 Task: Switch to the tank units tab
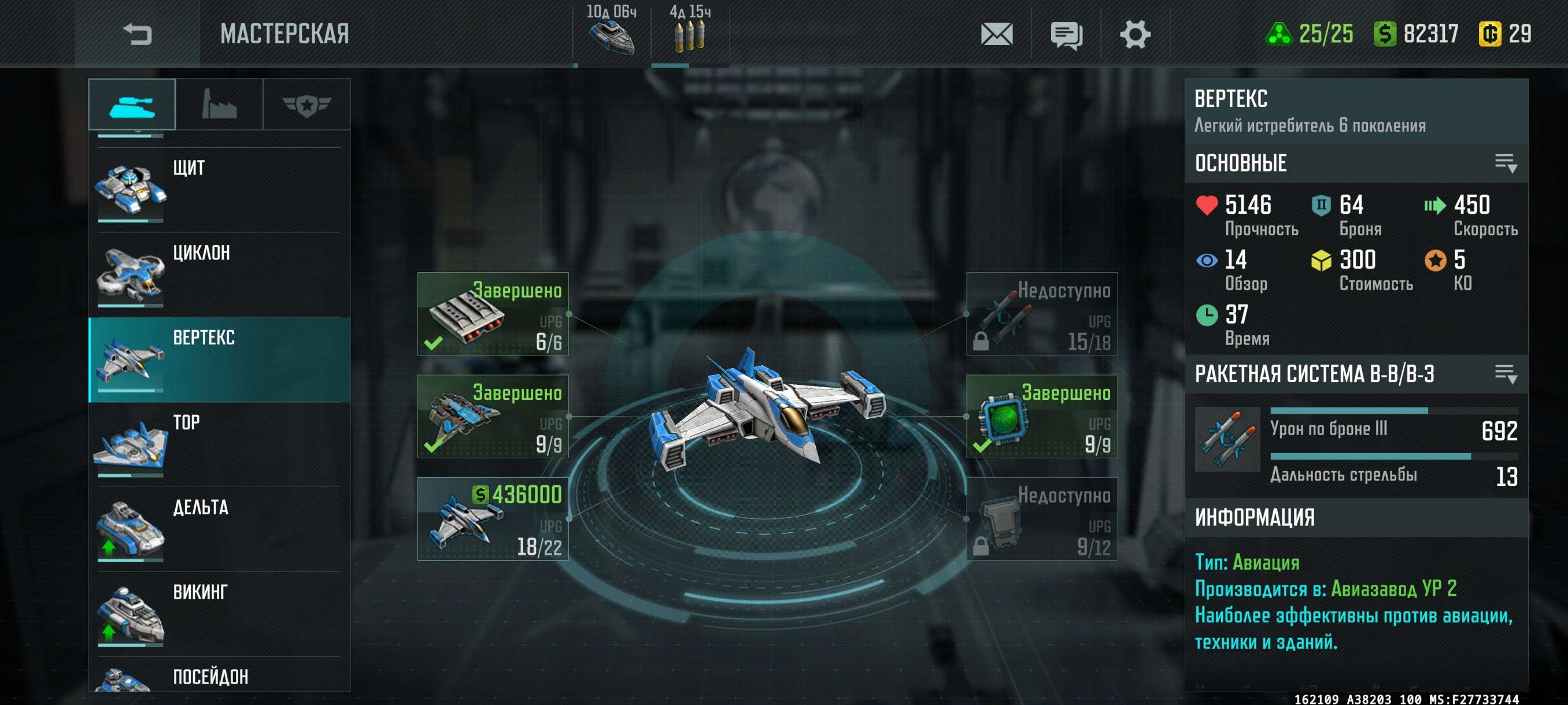point(132,104)
